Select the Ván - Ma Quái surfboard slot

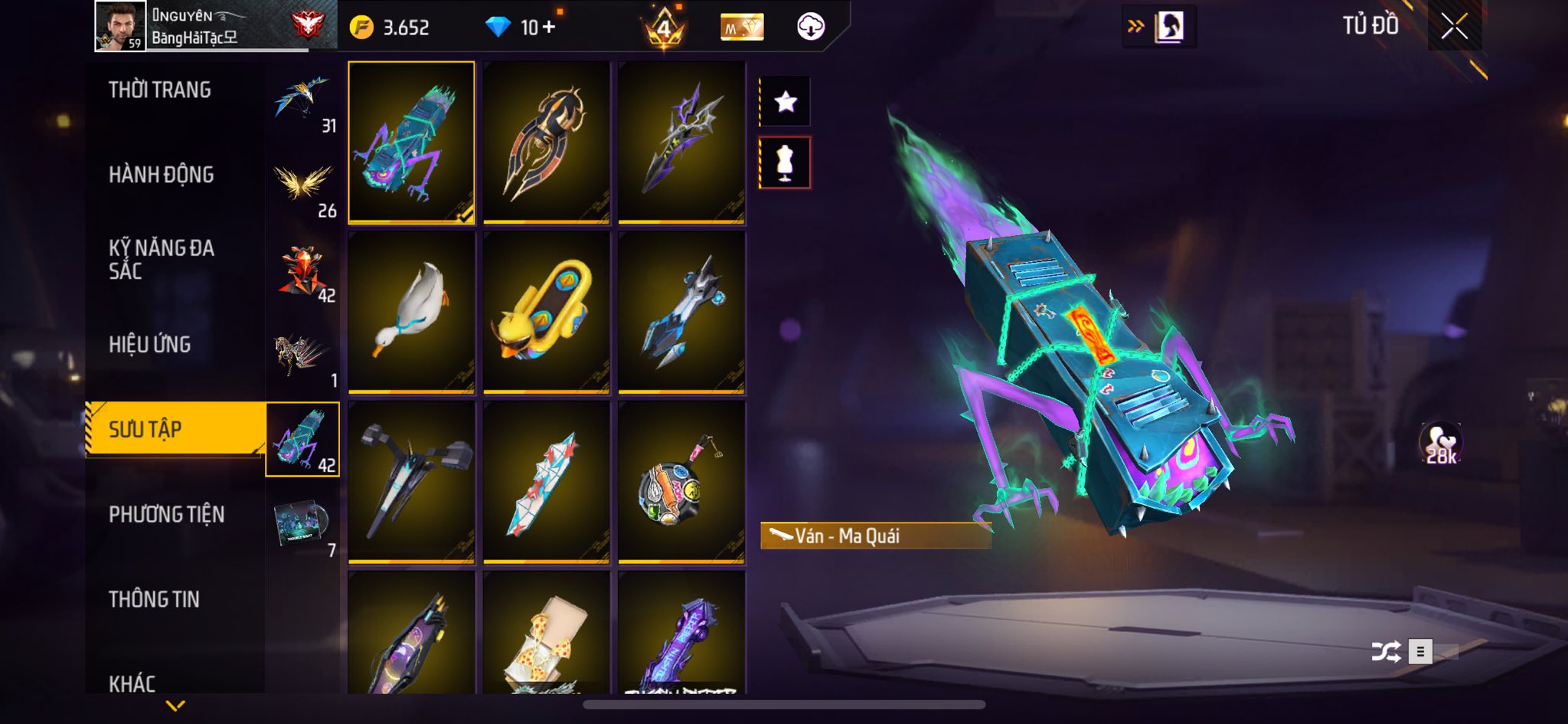click(x=411, y=143)
